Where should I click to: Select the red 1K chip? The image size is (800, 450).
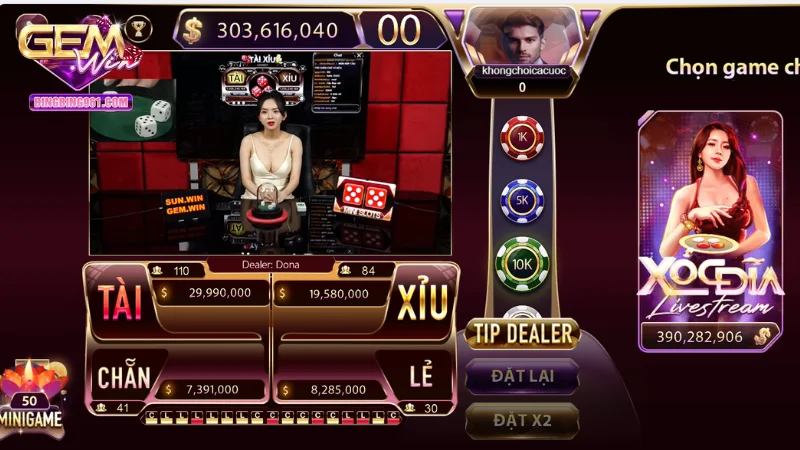coord(521,138)
